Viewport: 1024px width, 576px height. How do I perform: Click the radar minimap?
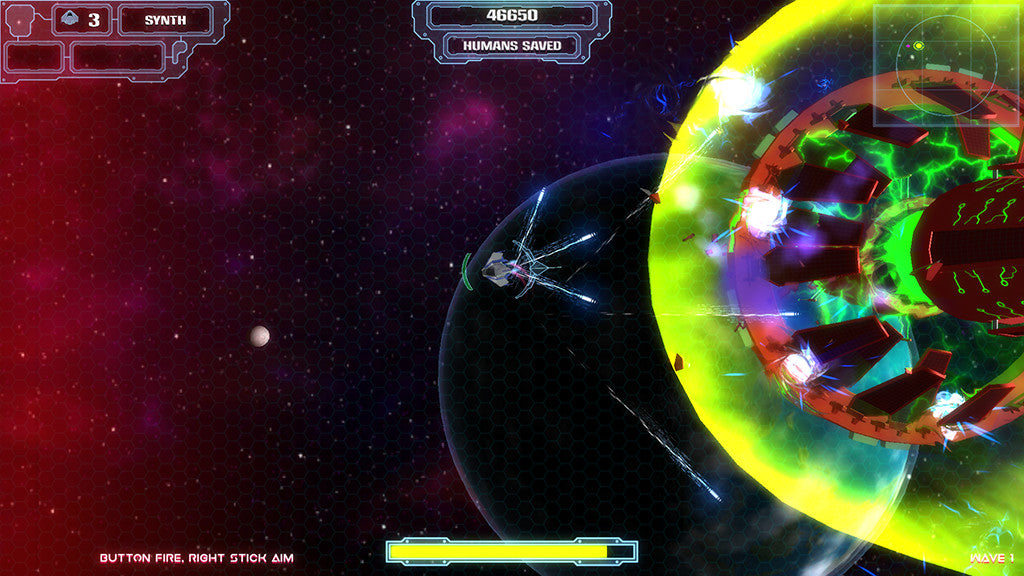click(946, 65)
